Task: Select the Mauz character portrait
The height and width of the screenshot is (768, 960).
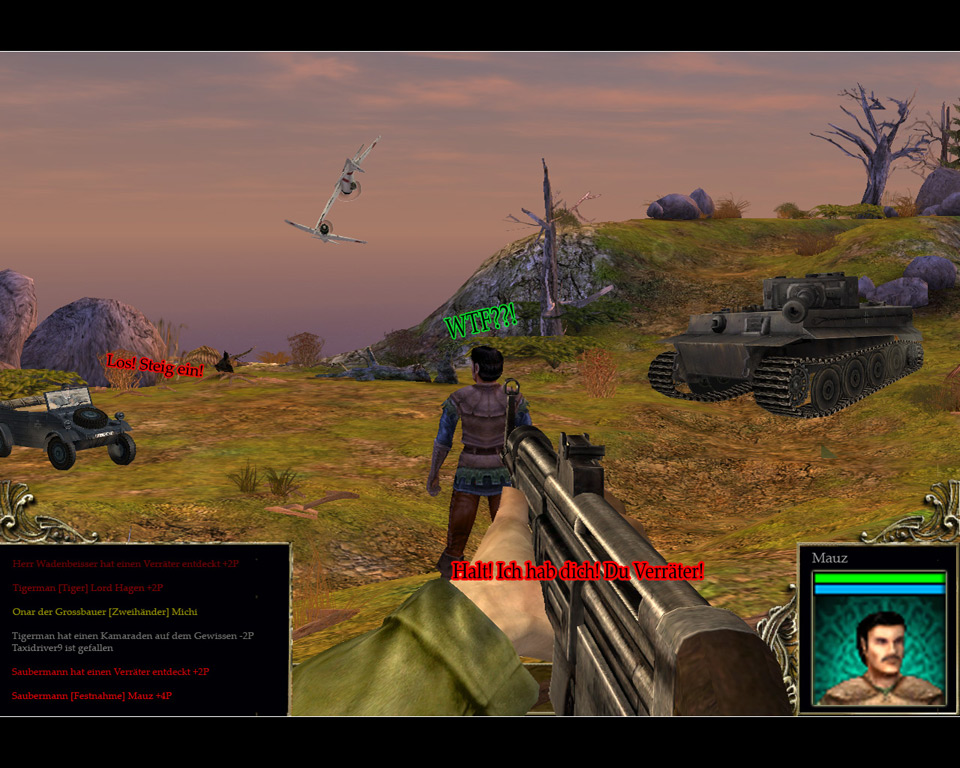Action: (879, 651)
